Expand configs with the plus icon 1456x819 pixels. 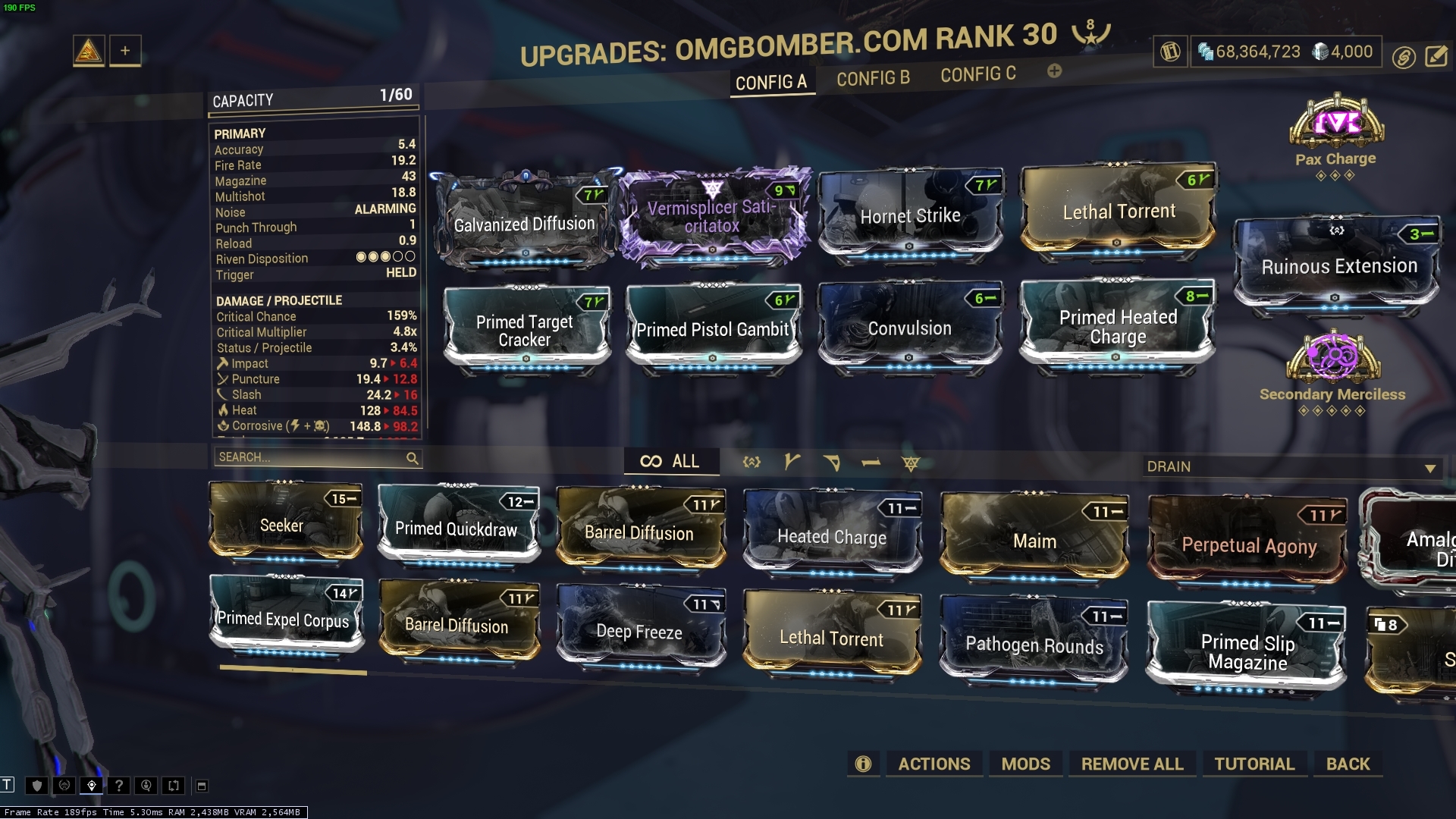click(x=1054, y=72)
